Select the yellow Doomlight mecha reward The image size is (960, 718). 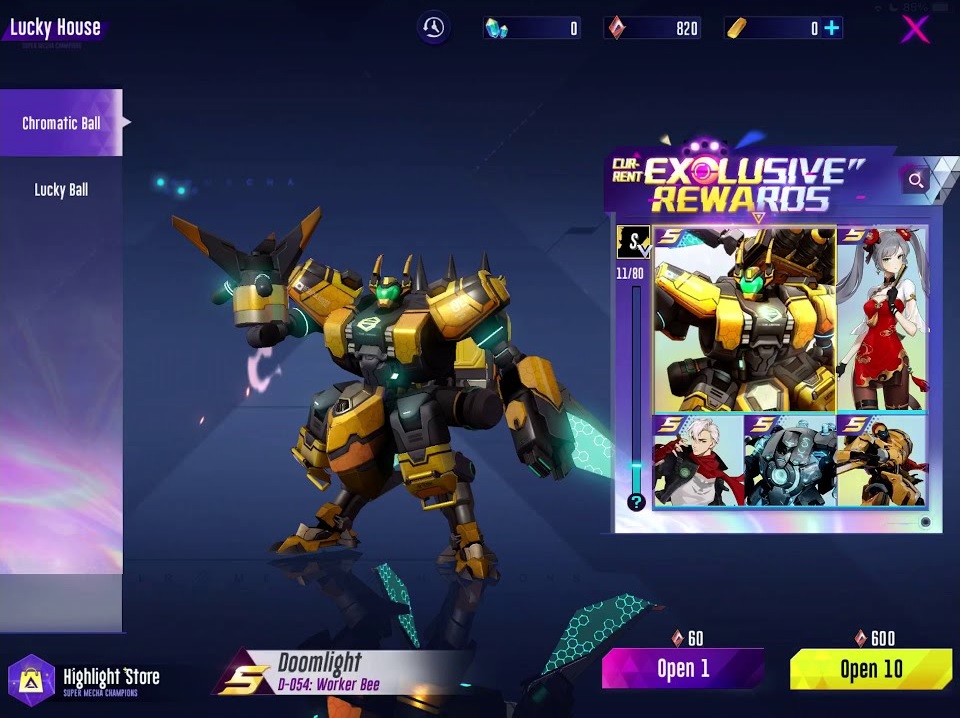(744, 320)
